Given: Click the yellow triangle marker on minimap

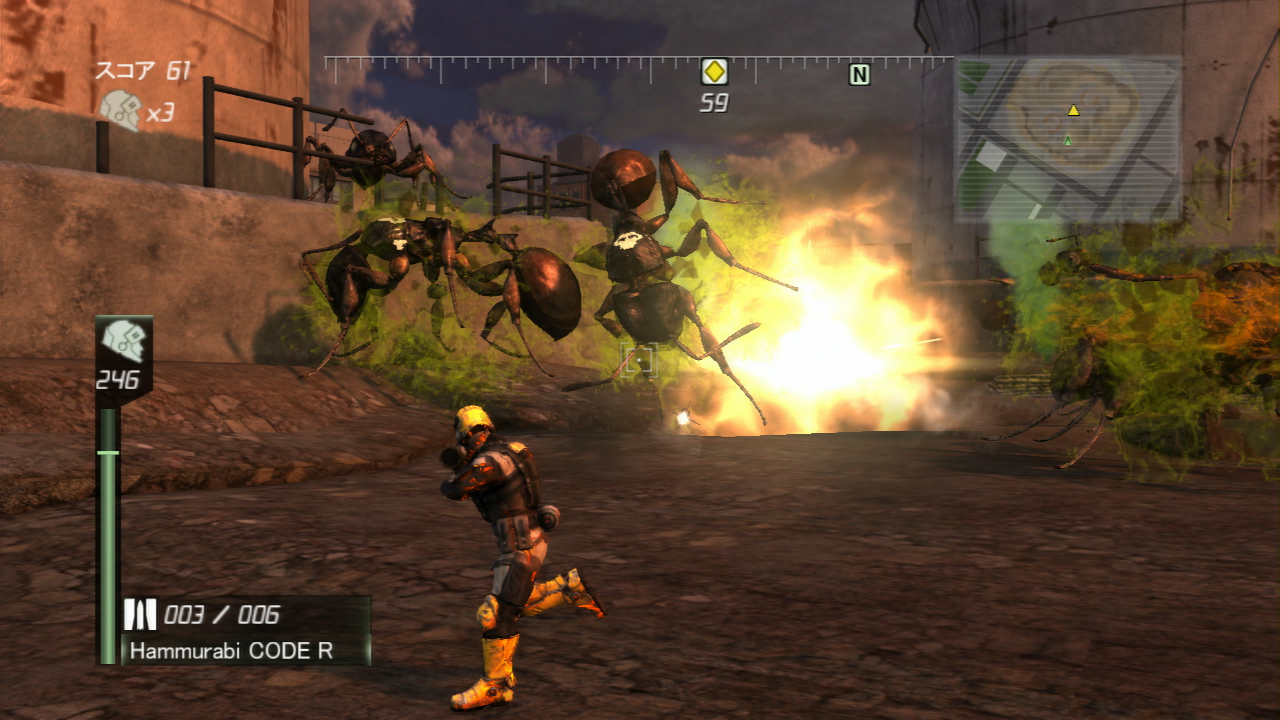Looking at the screenshot, I should (x=1073, y=110).
